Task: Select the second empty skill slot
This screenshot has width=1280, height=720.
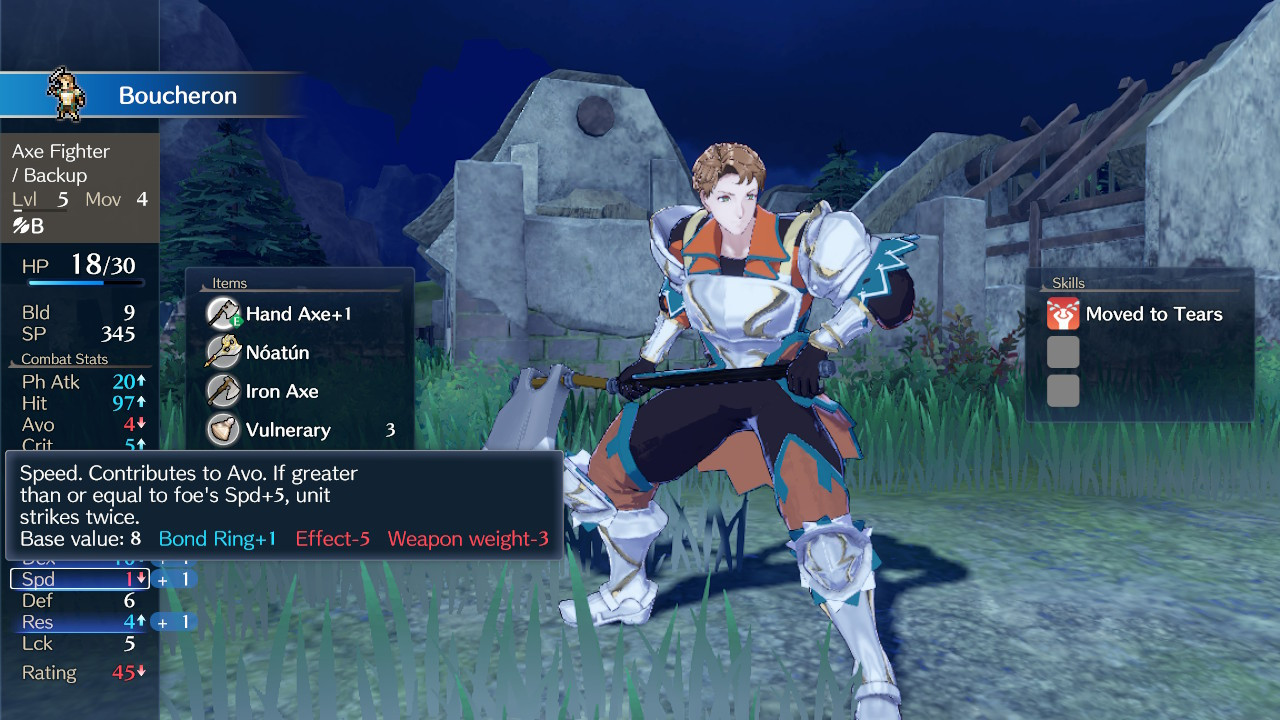Action: 1062,393
